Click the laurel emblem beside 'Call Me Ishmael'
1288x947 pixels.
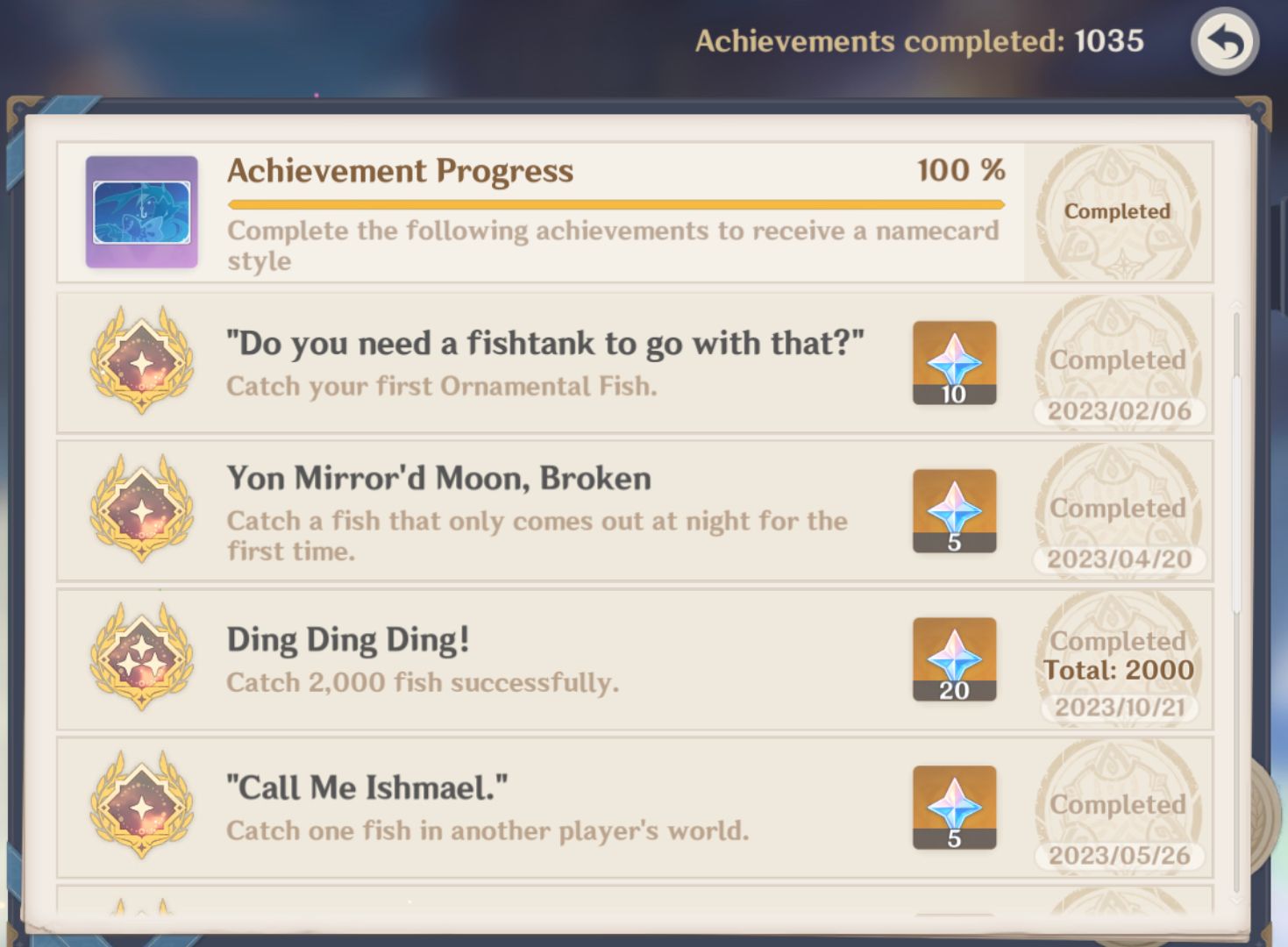140,807
